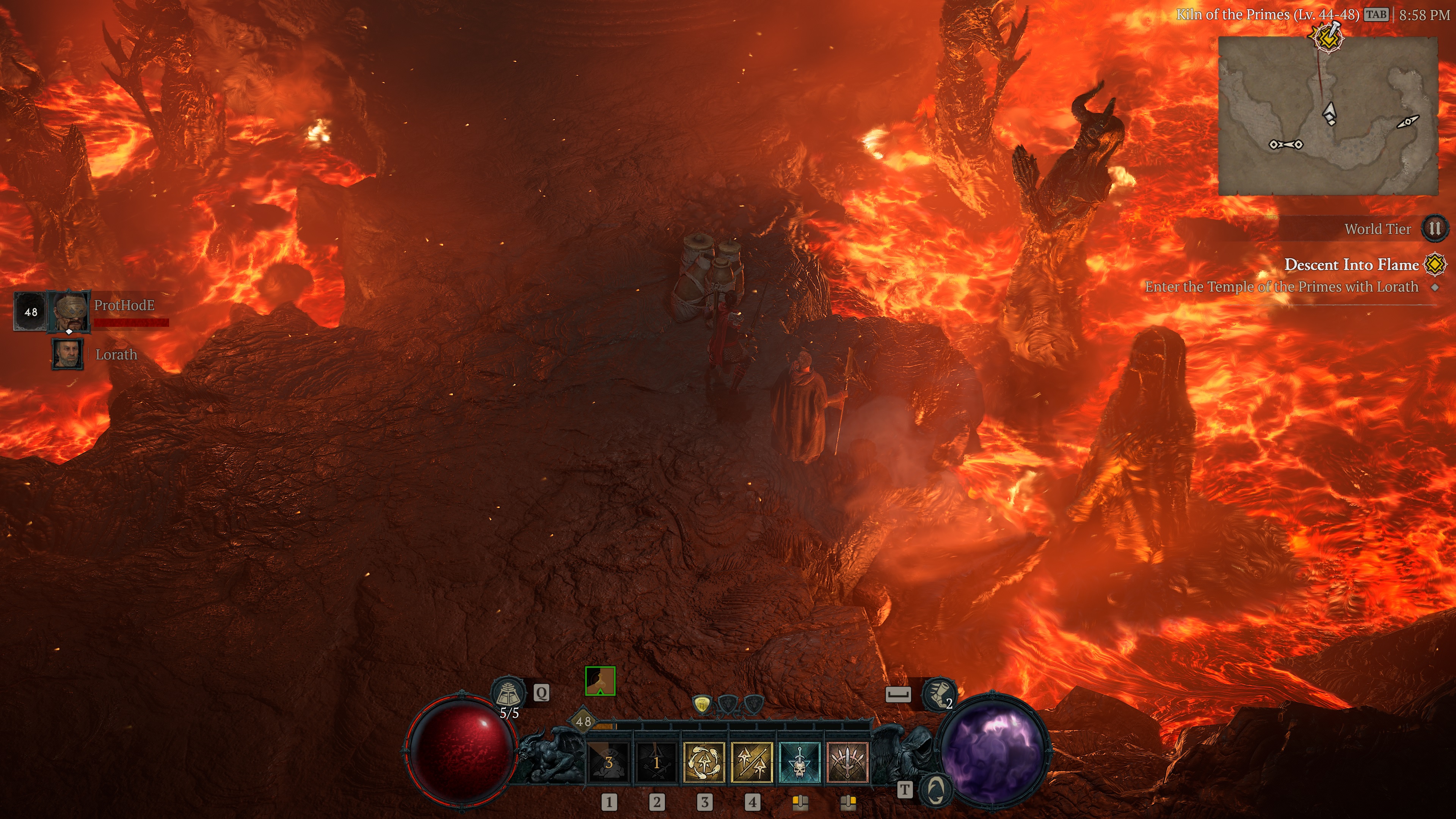Use the healing potion icon
Viewport: 1456px width, 819px height.
coord(508,692)
